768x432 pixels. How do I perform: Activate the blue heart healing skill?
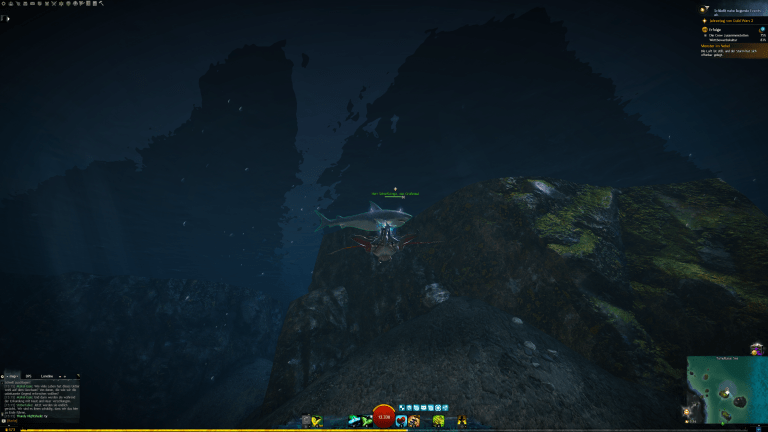(401, 421)
